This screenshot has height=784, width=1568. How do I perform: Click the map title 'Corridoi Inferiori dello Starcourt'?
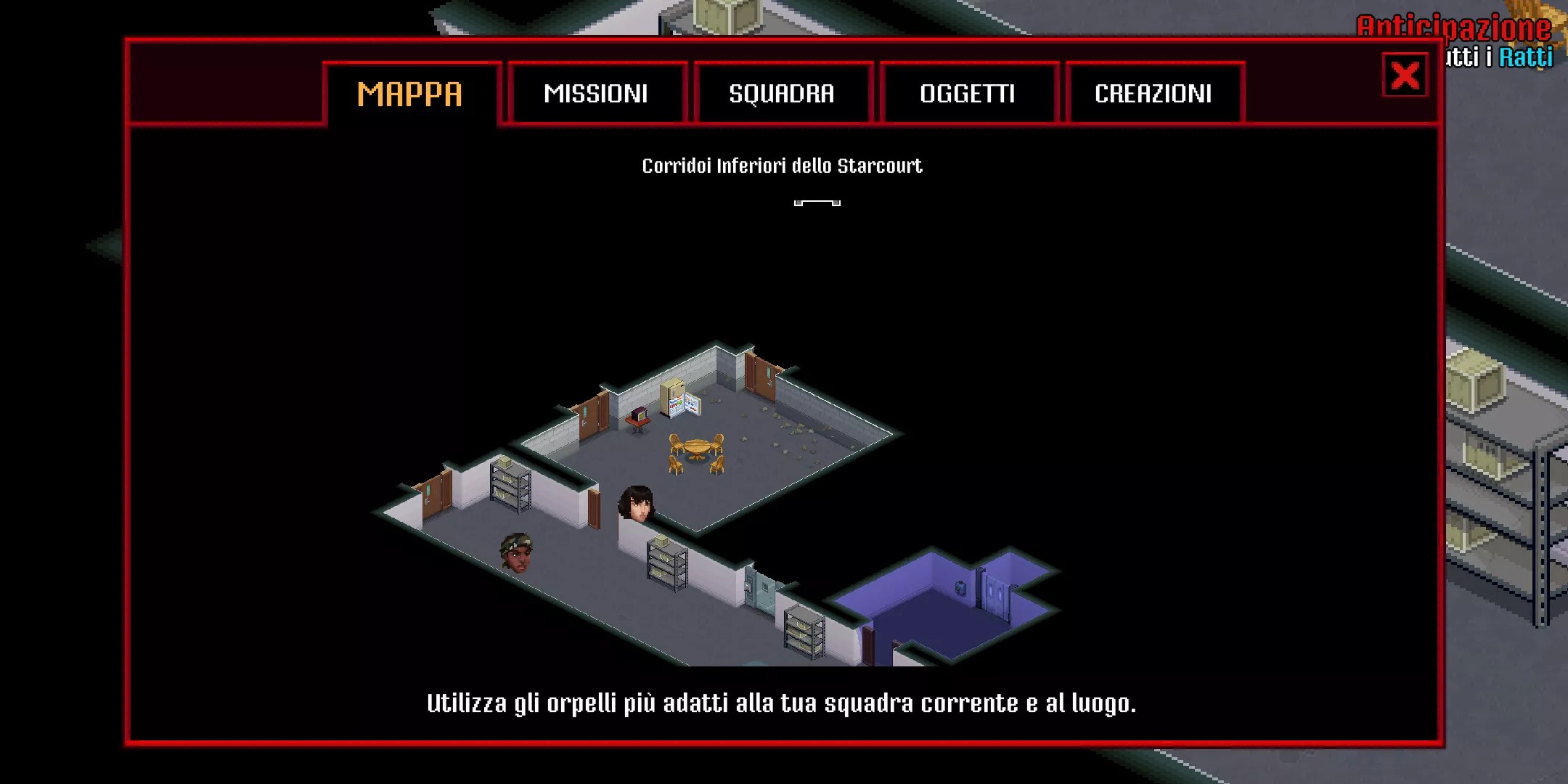[782, 165]
